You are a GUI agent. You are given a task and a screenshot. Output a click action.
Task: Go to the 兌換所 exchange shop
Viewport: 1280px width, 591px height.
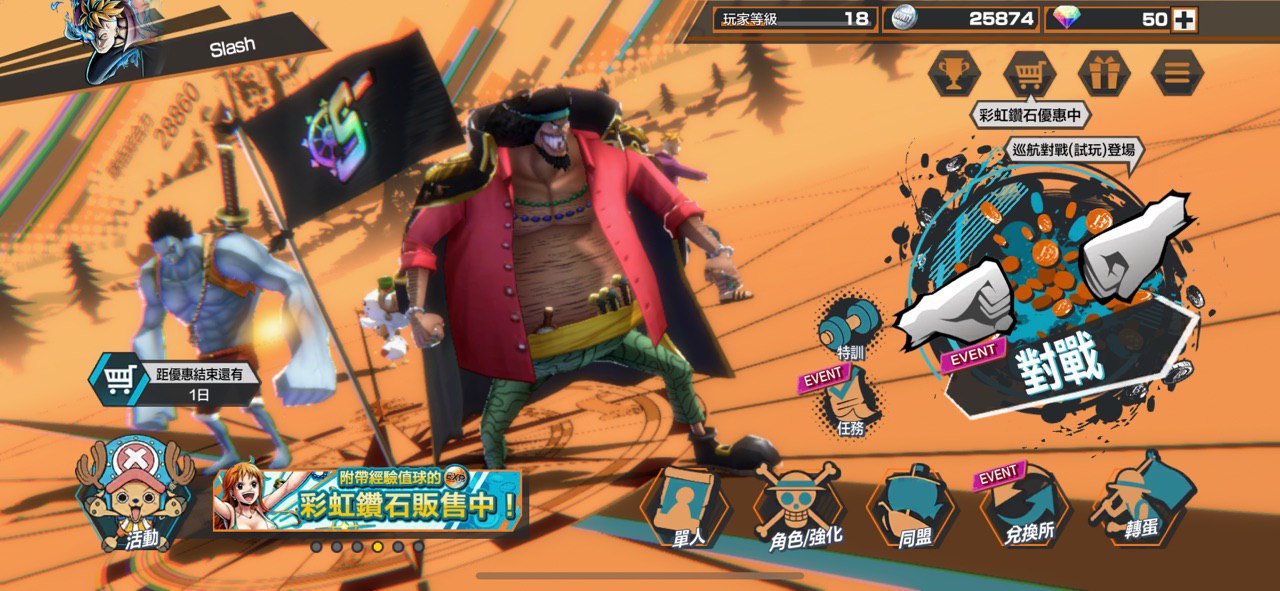coord(1027,508)
